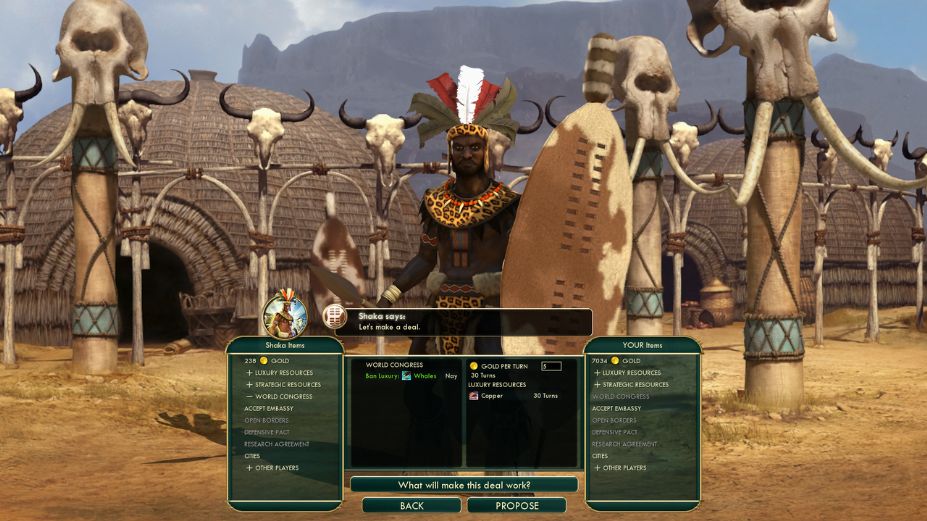This screenshot has height=521, width=927.
Task: Expand your Luxury Resources list
Action: (630, 372)
